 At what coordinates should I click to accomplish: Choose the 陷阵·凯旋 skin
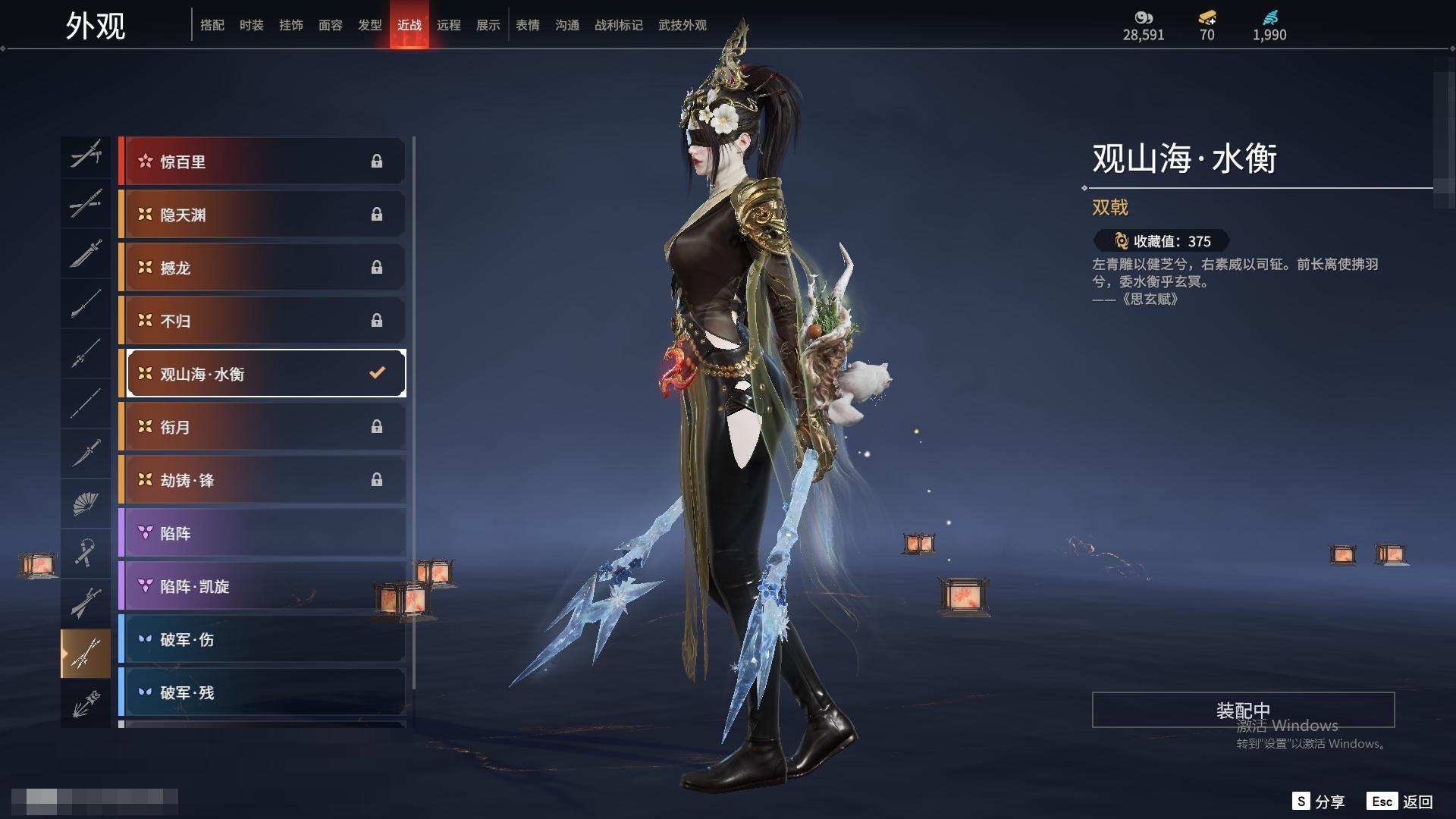pyautogui.click(x=262, y=586)
